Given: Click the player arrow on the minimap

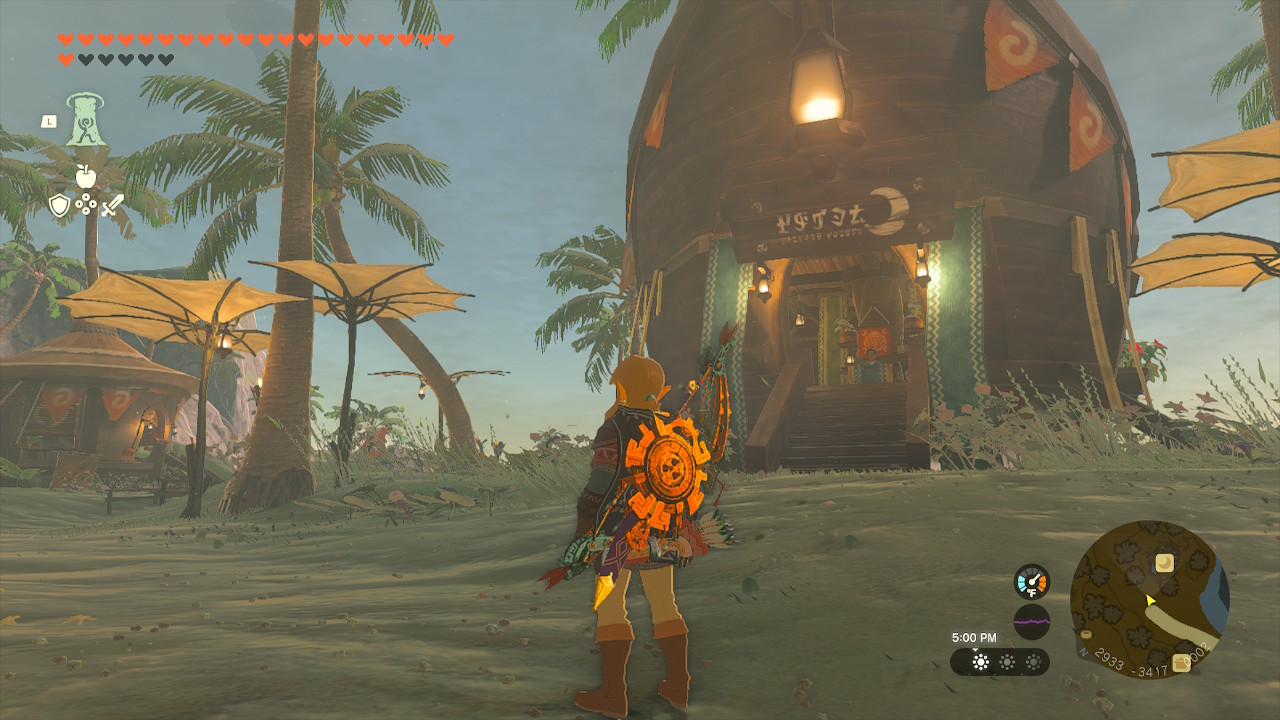Looking at the screenshot, I should point(1150,600).
